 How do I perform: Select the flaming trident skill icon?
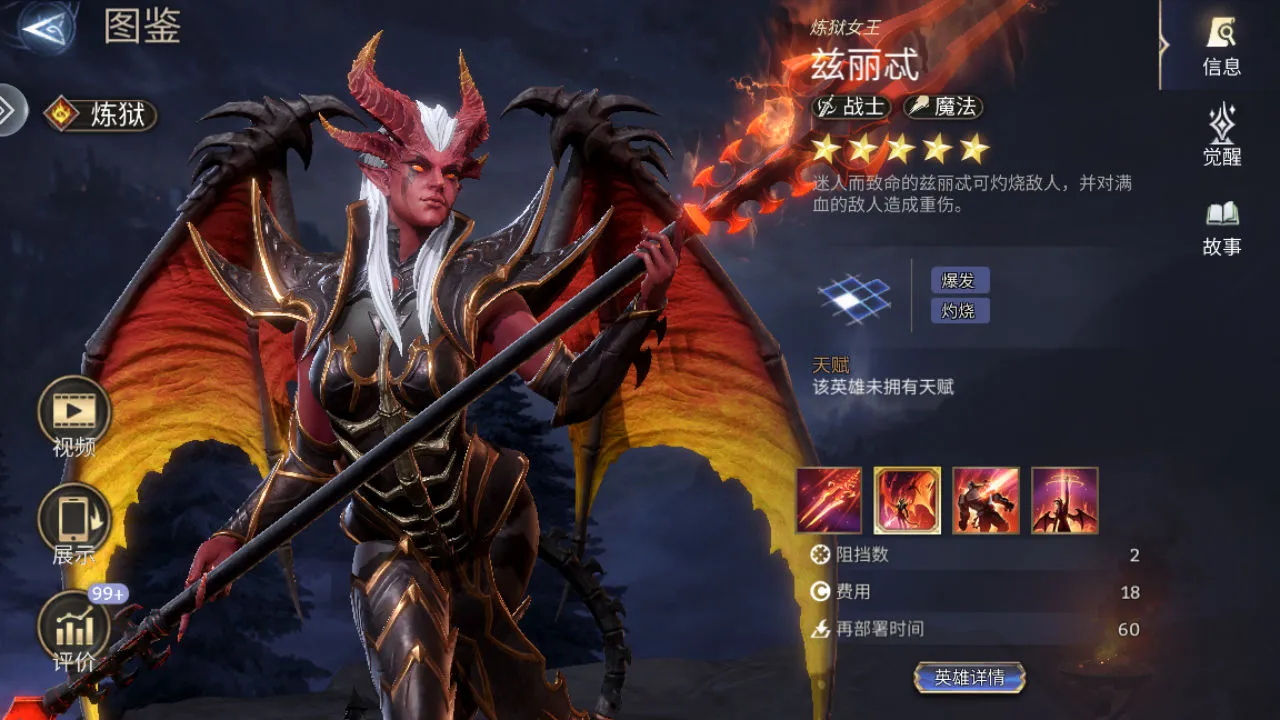pos(828,500)
